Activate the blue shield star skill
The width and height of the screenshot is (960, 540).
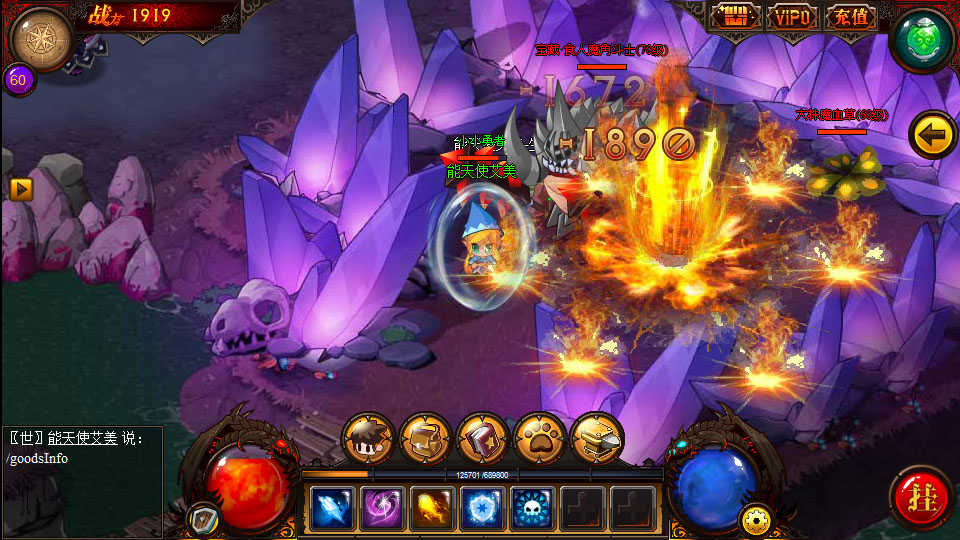(x=482, y=508)
